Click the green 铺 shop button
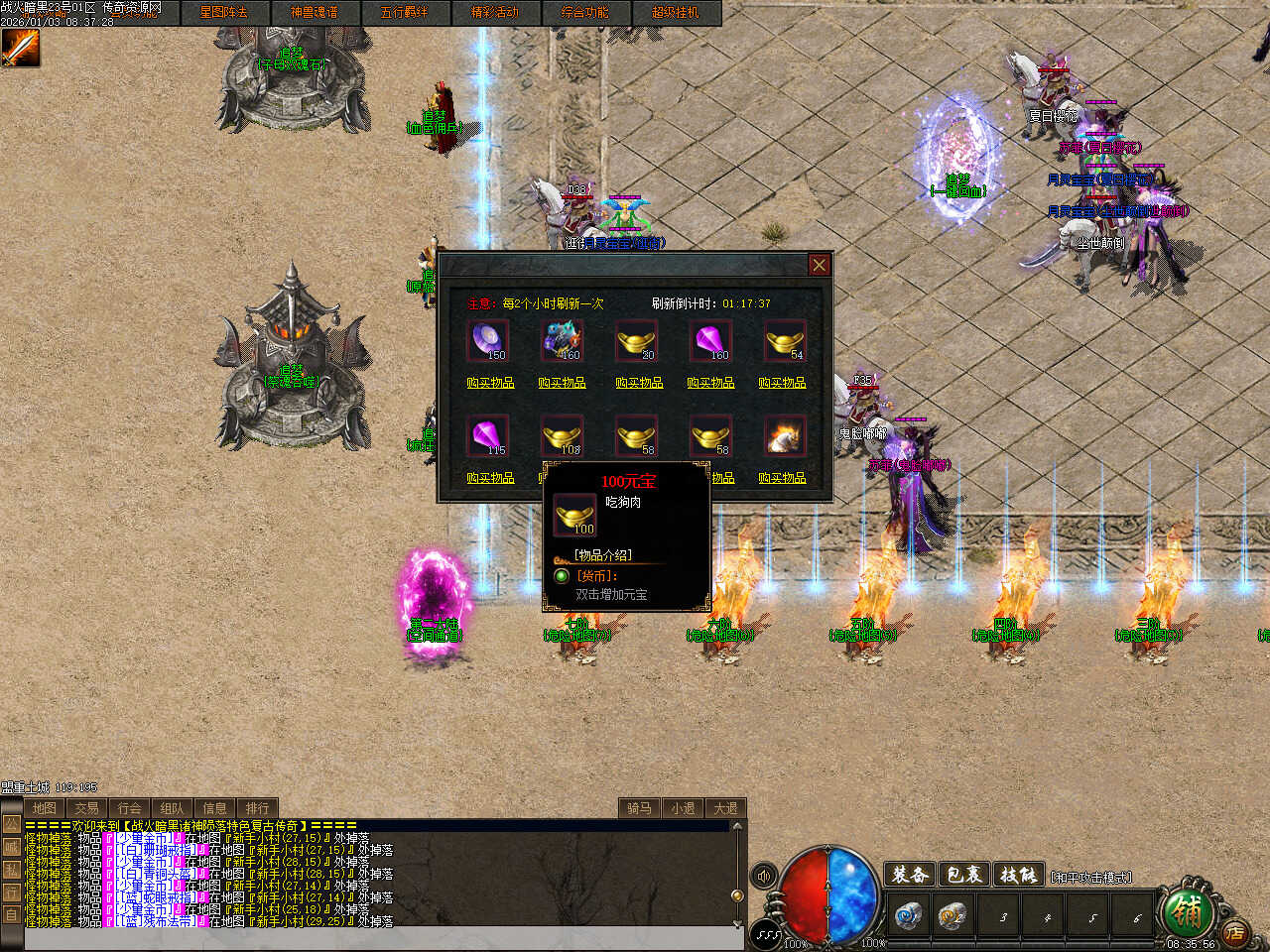Image resolution: width=1270 pixels, height=952 pixels. click(1186, 909)
